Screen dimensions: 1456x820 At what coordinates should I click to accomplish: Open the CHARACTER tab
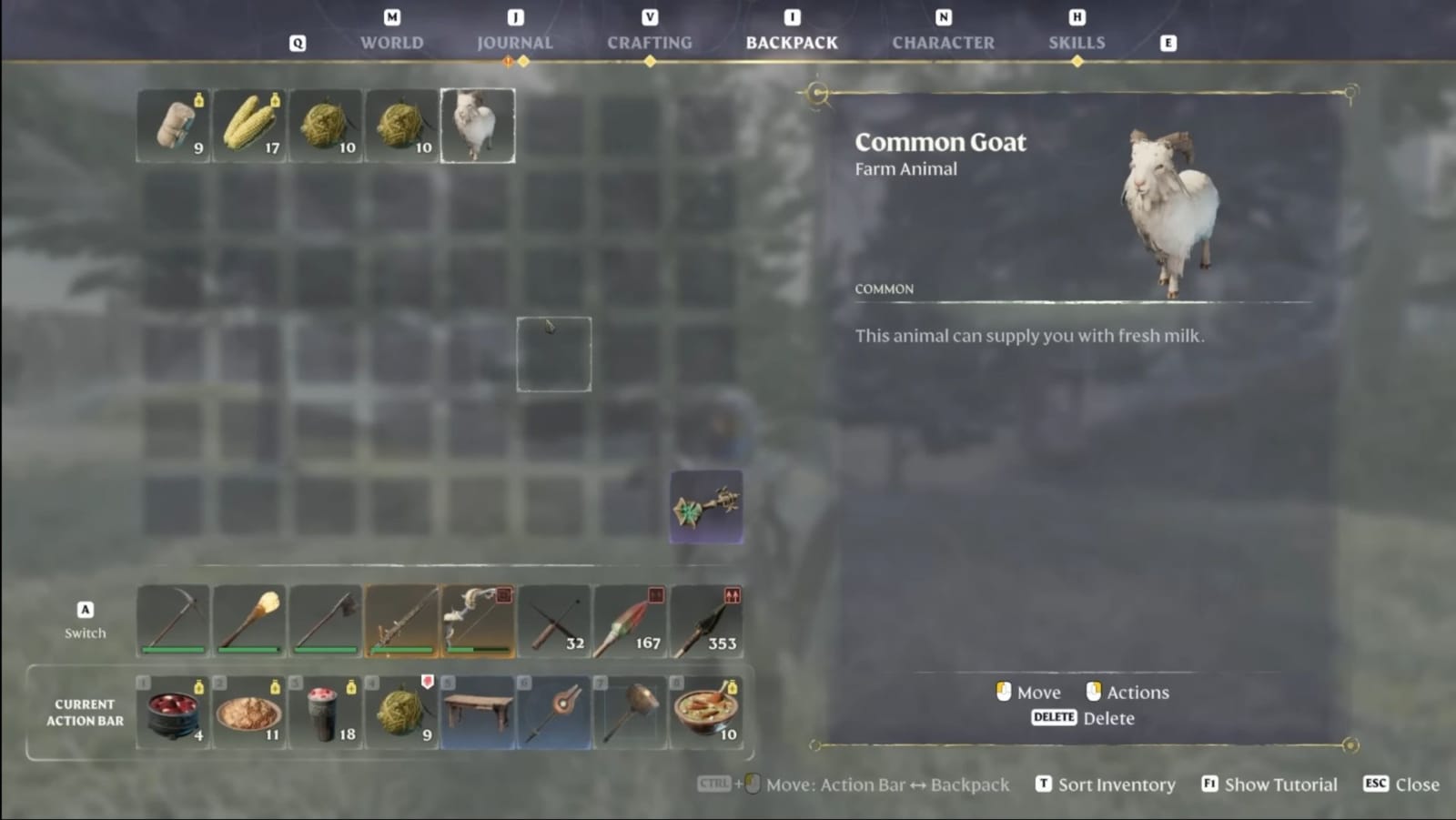point(943,41)
